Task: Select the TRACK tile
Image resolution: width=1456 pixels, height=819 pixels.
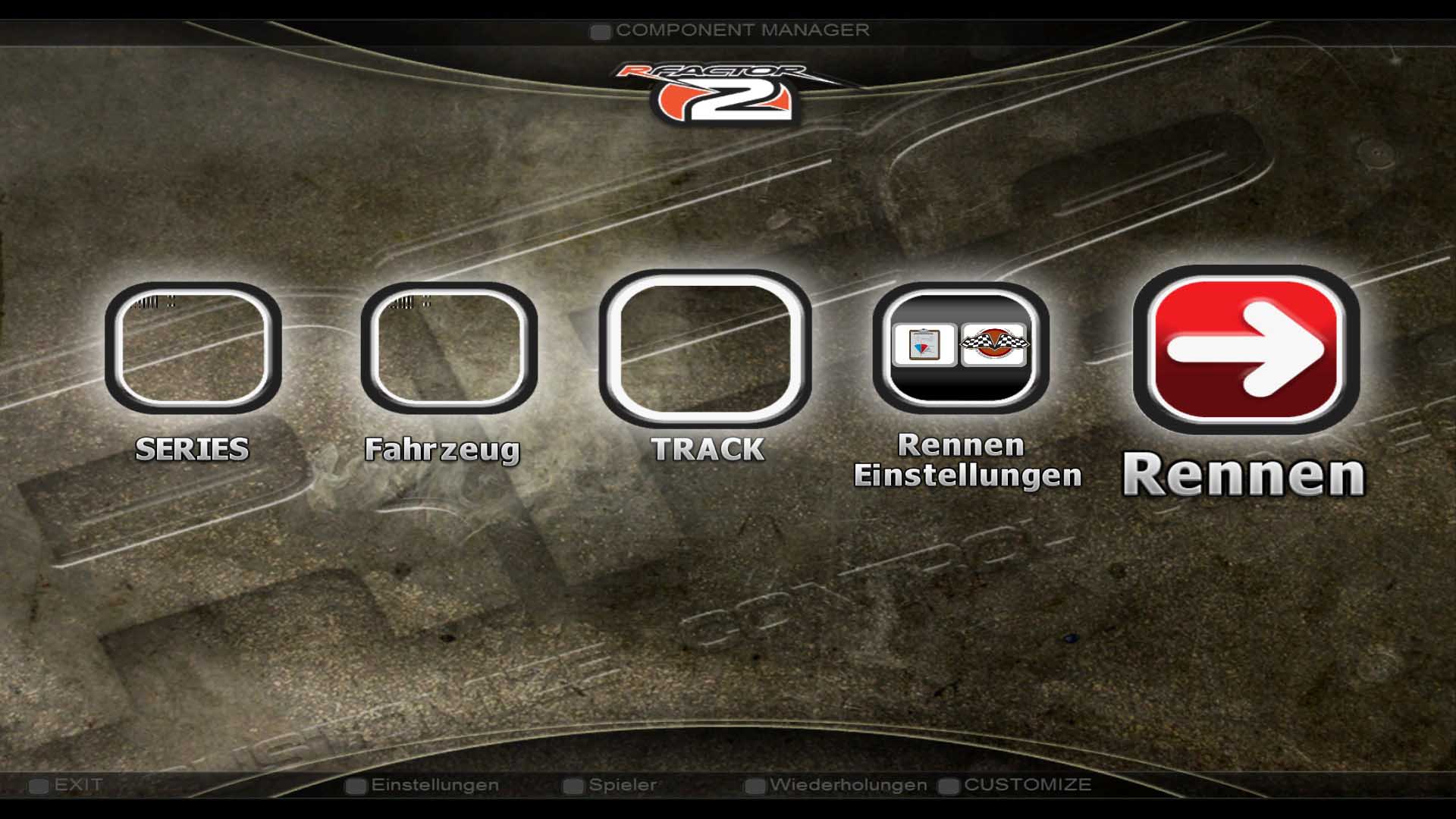Action: tap(704, 349)
